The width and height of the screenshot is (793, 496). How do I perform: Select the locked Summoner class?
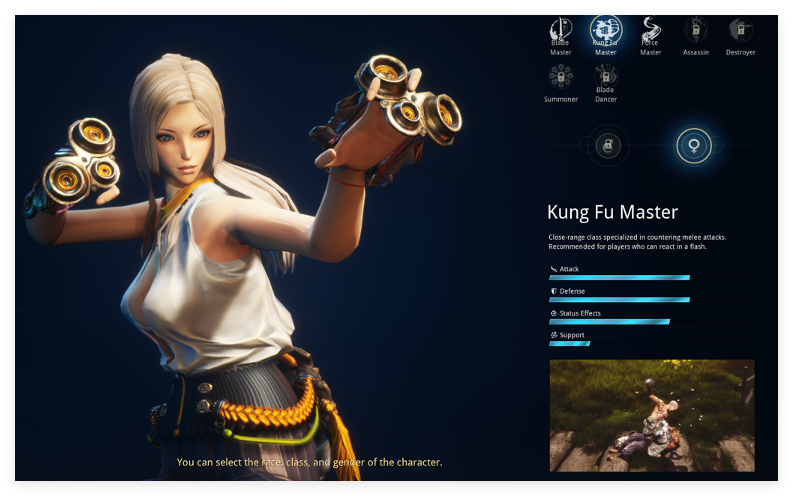tap(561, 76)
